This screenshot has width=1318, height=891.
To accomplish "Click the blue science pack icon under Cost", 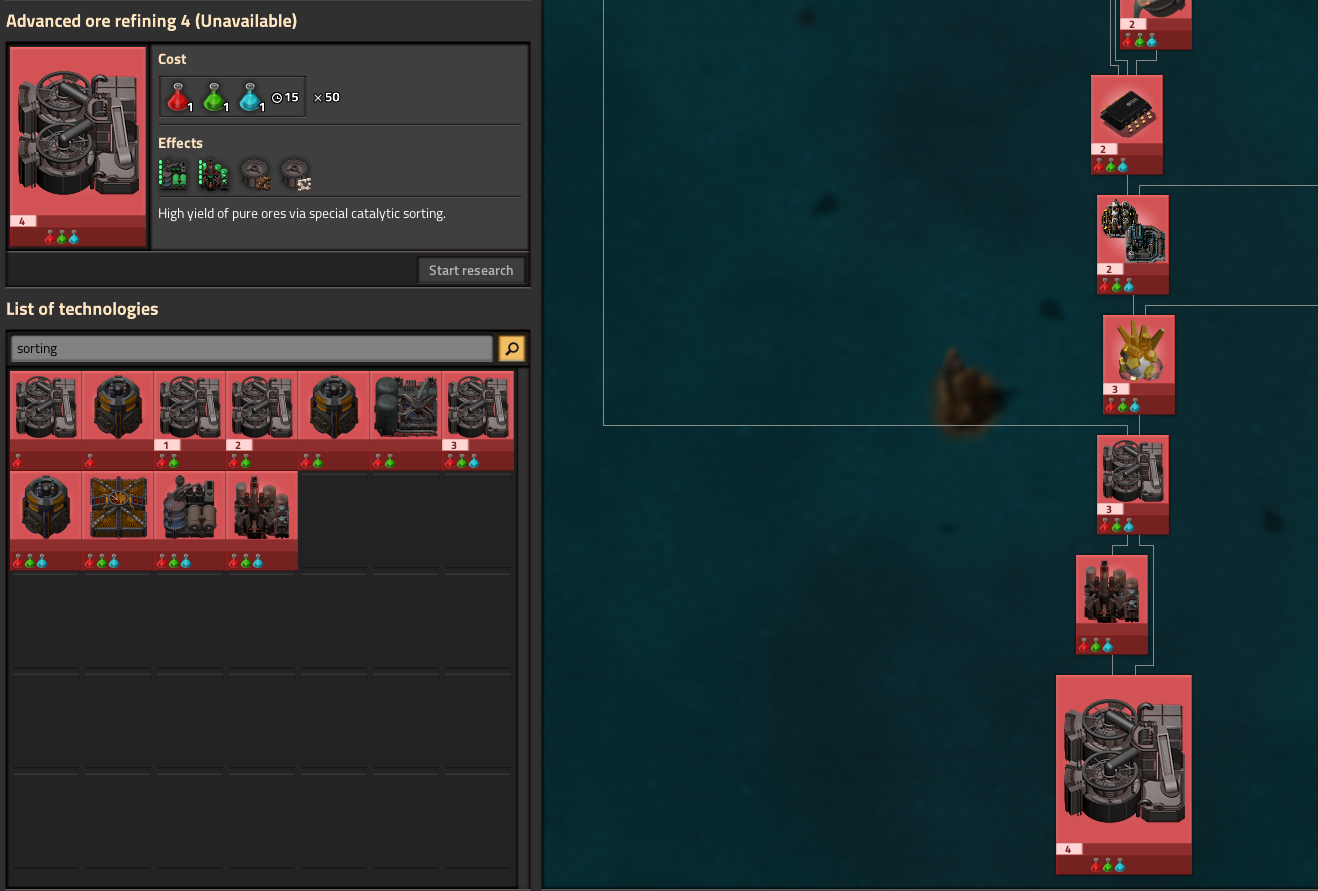I will pyautogui.click(x=252, y=95).
